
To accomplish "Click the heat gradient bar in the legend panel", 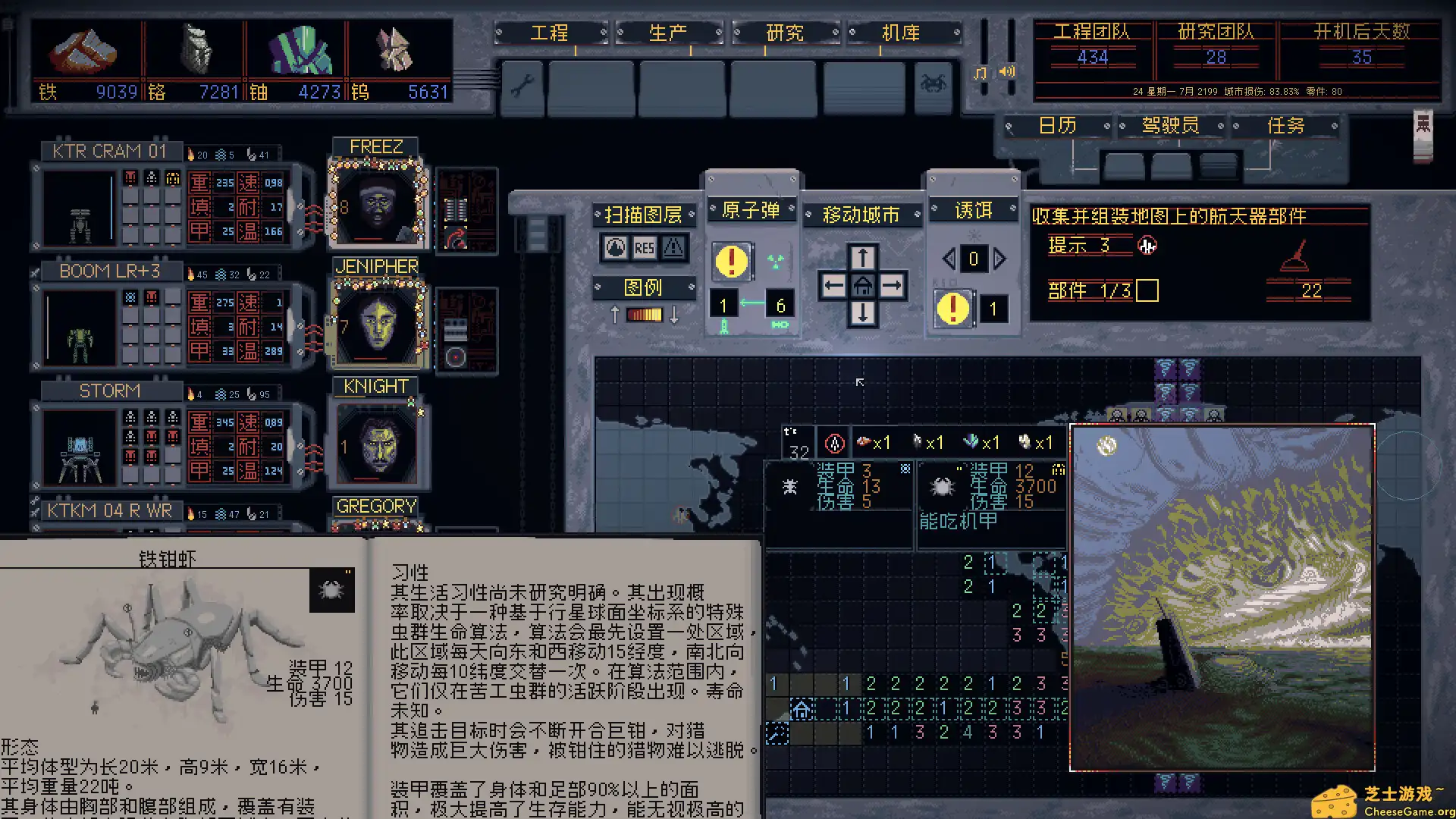I will 643,315.
